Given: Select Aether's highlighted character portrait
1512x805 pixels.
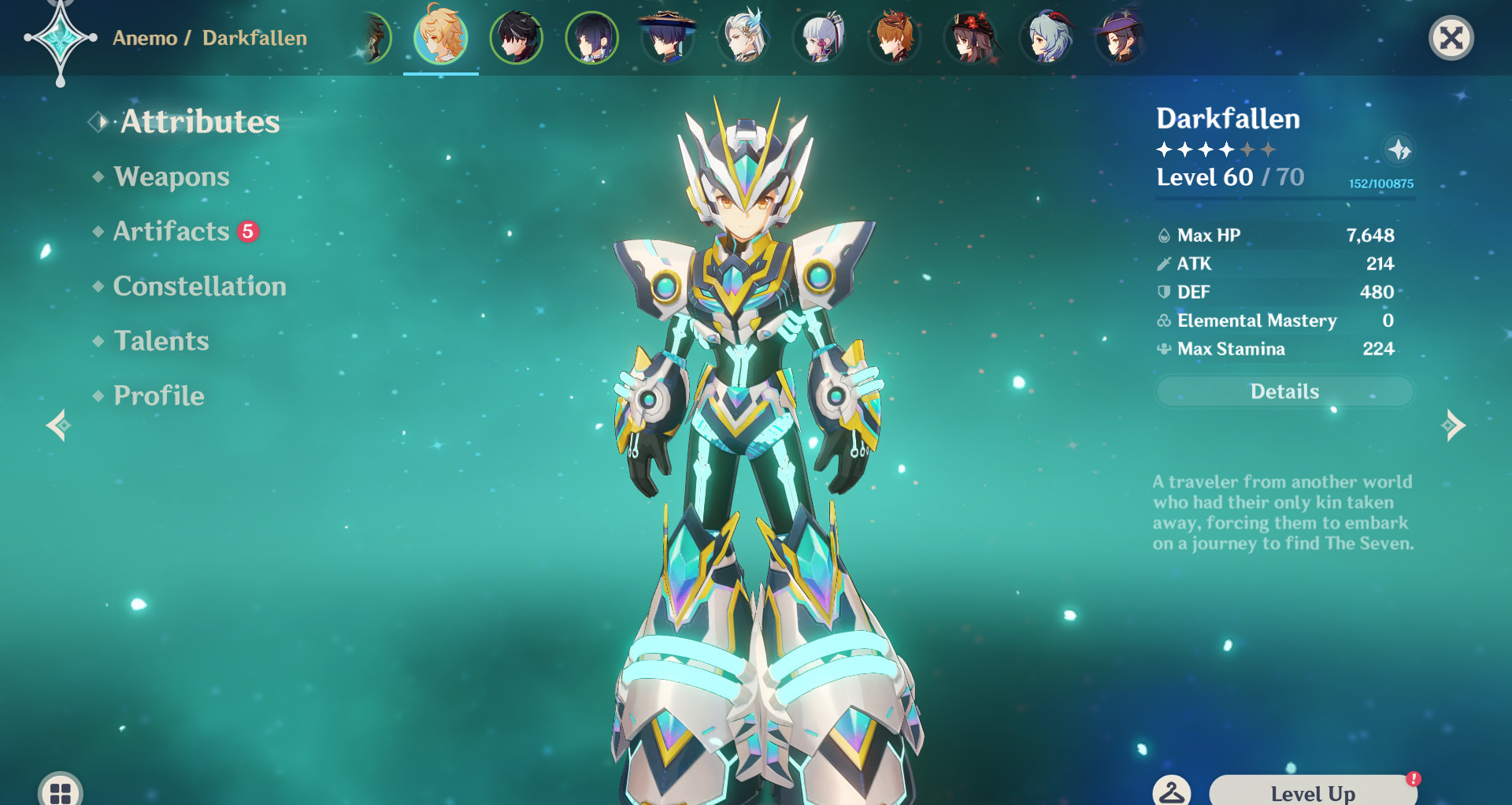Looking at the screenshot, I should [441, 38].
